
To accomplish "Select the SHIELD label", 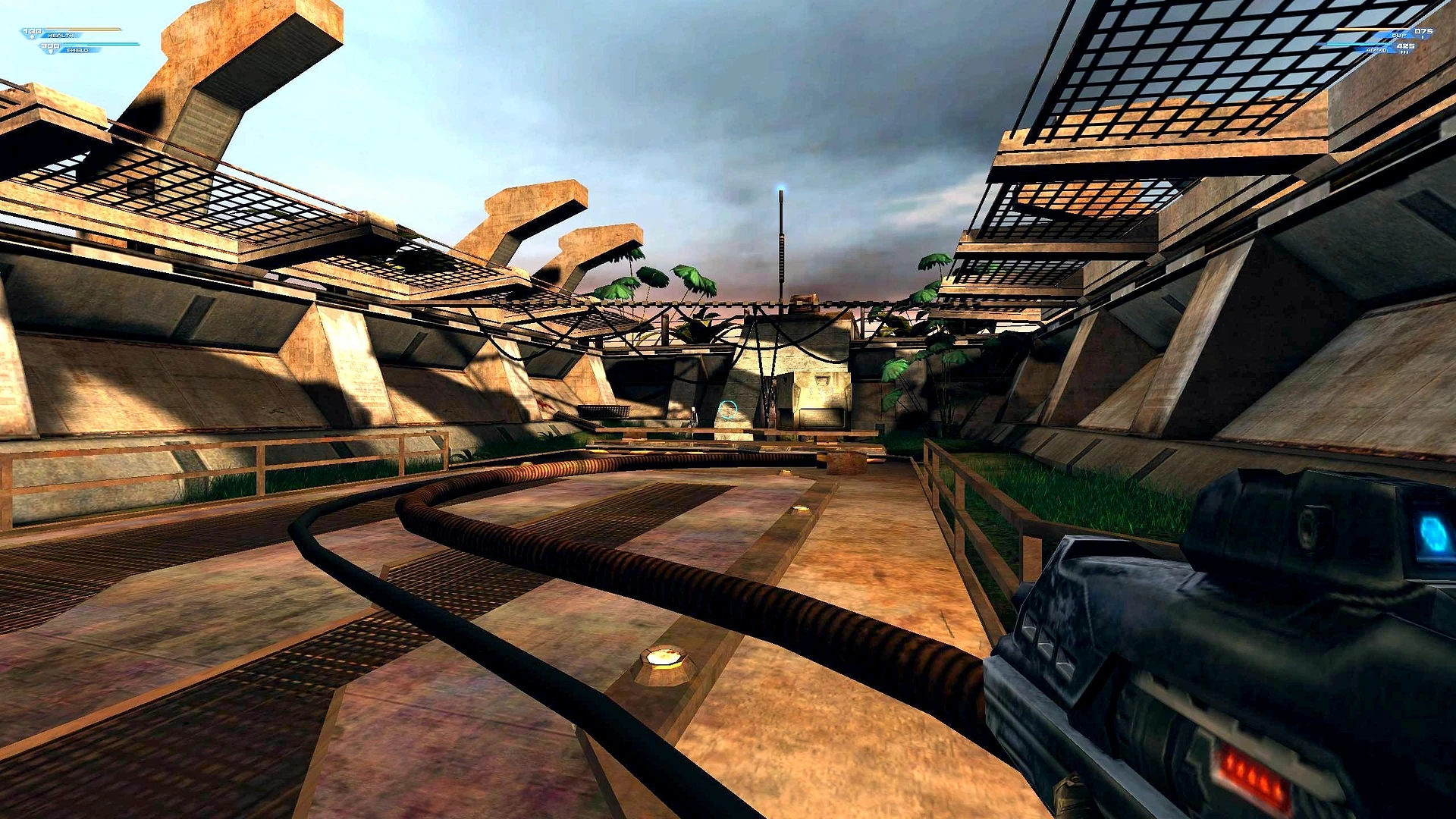I will (x=77, y=50).
